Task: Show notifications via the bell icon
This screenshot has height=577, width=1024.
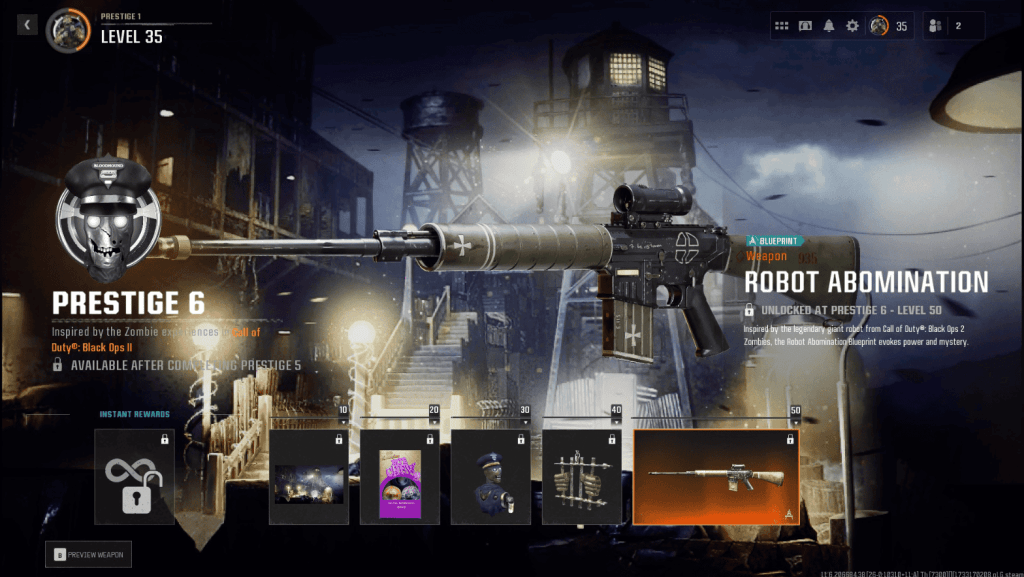Action: (829, 26)
